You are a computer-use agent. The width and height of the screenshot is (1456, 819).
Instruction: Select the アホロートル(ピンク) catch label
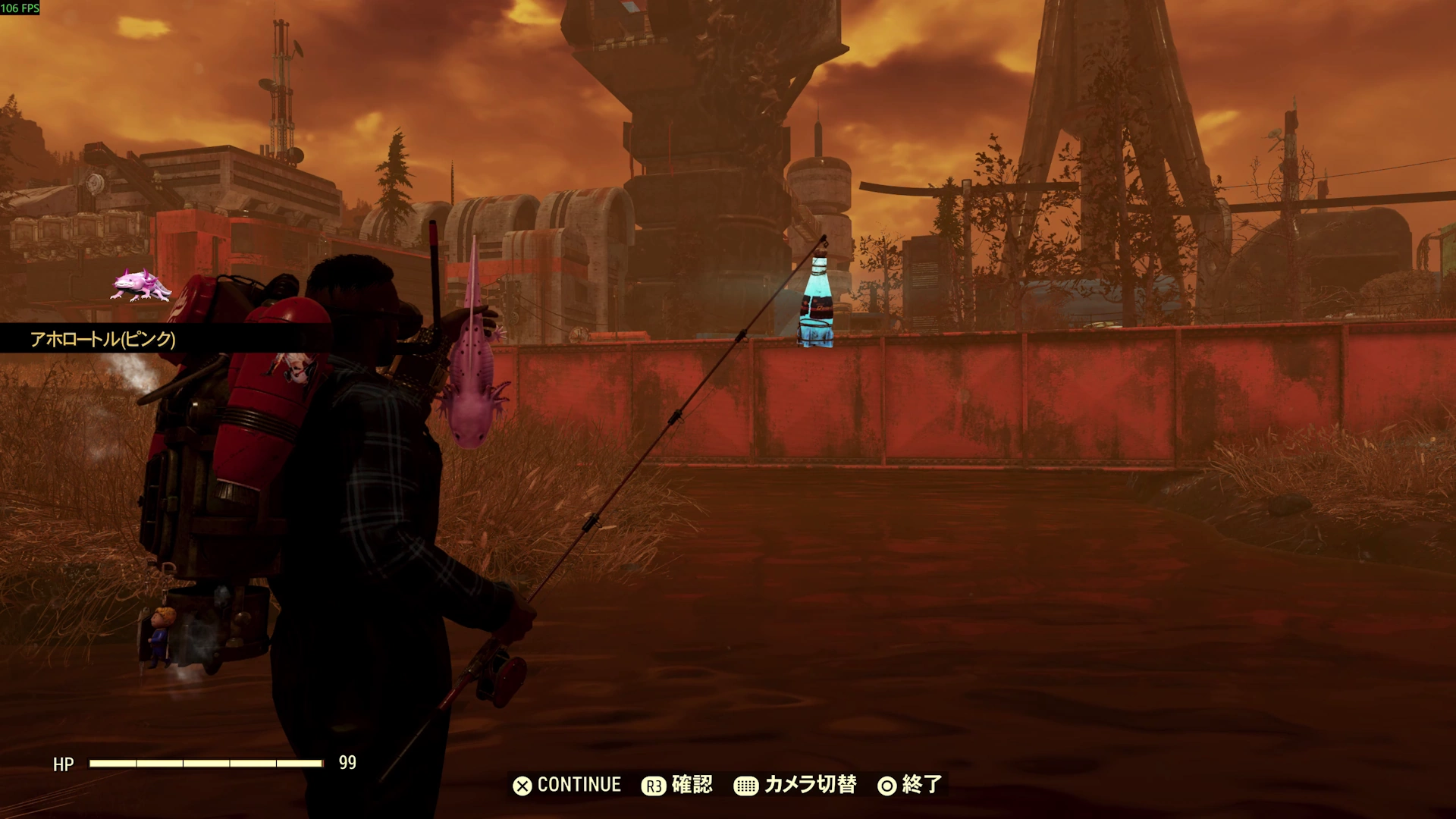tap(103, 339)
